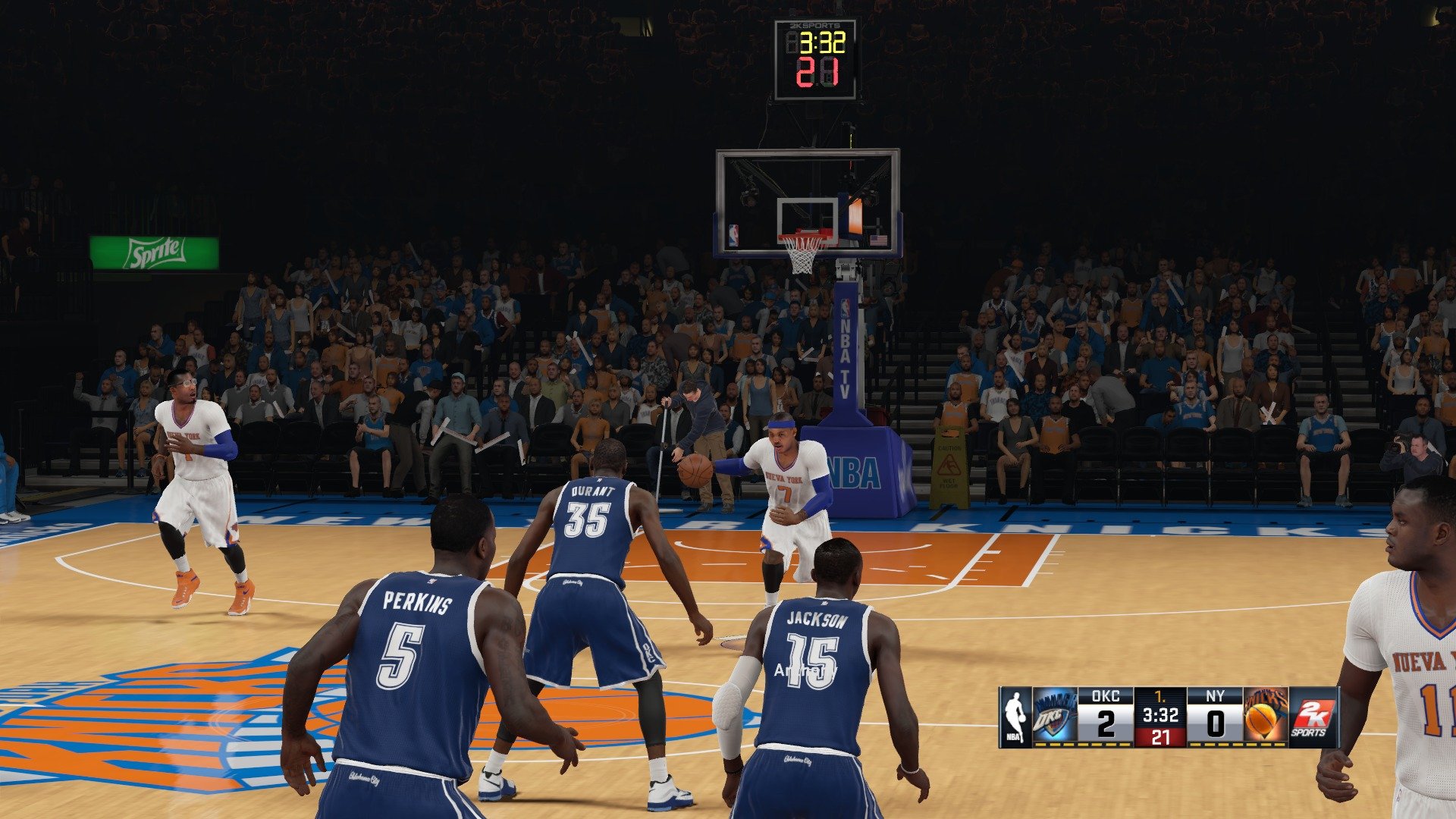
Task: Click the game clock reading 3:32
Action: pyautogui.click(x=1161, y=715)
